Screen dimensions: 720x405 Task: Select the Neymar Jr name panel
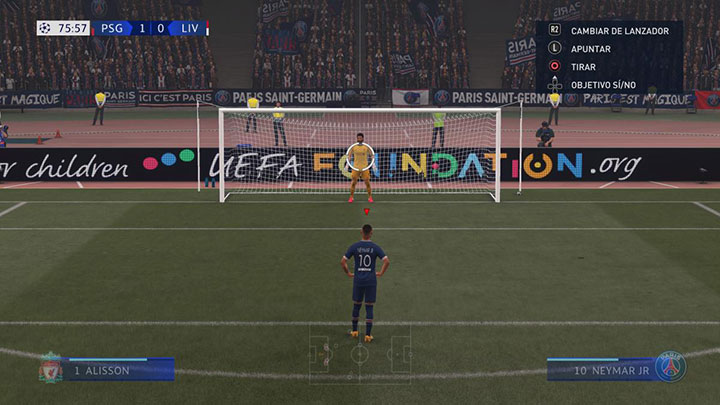click(599, 370)
